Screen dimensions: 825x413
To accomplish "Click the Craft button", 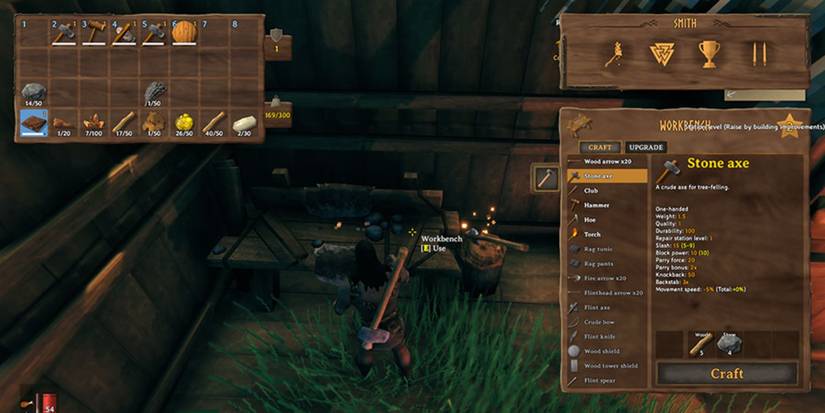I will pos(726,373).
